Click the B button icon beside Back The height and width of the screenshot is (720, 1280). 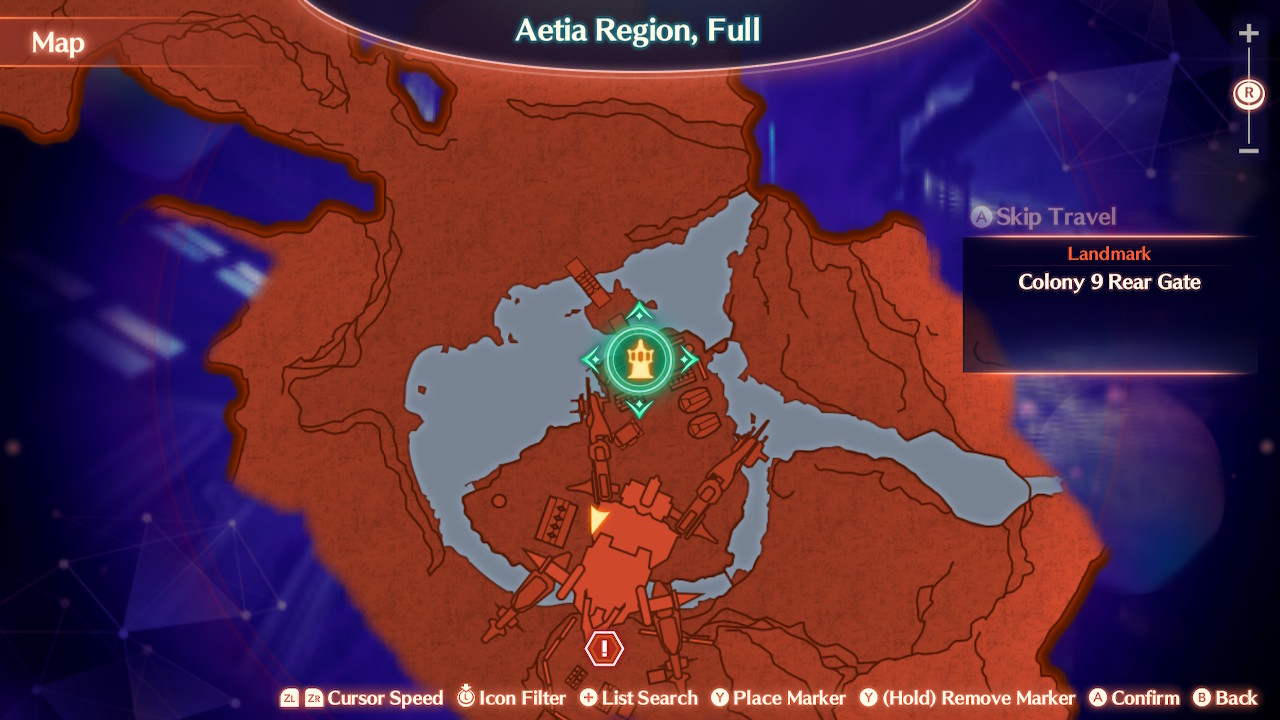1203,698
